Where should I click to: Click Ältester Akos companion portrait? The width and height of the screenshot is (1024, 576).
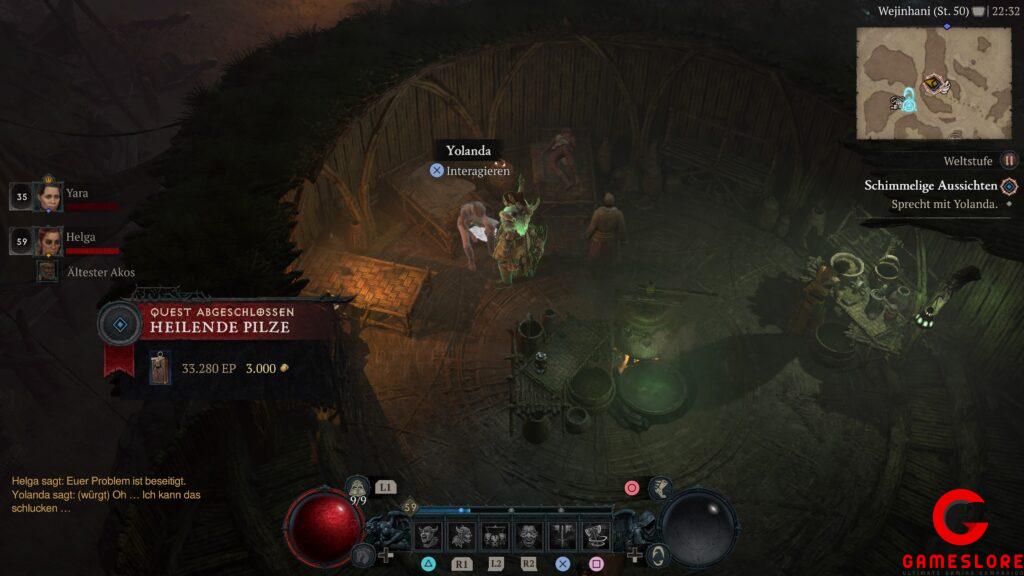tap(47, 271)
